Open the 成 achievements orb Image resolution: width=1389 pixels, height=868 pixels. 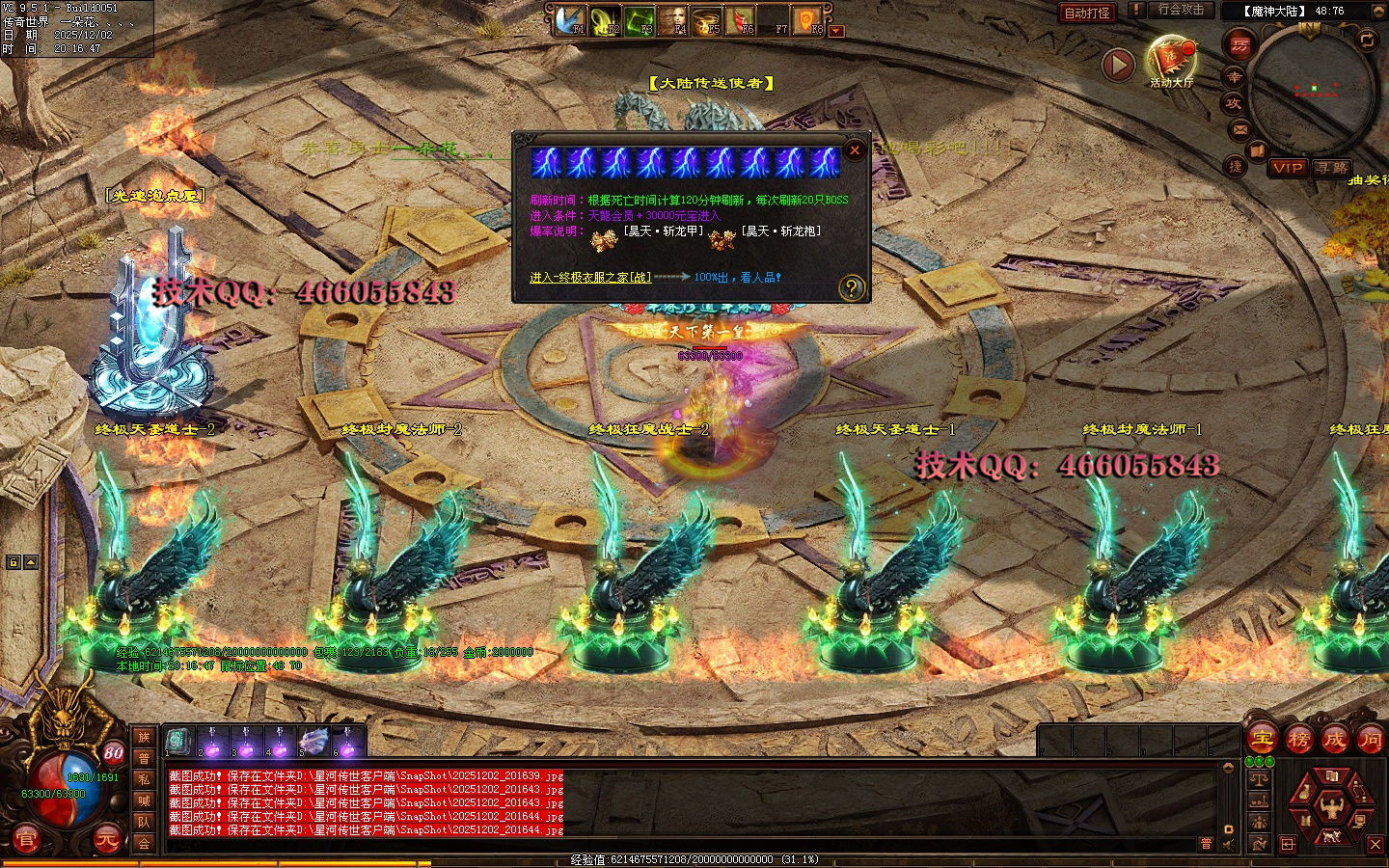tap(1334, 739)
